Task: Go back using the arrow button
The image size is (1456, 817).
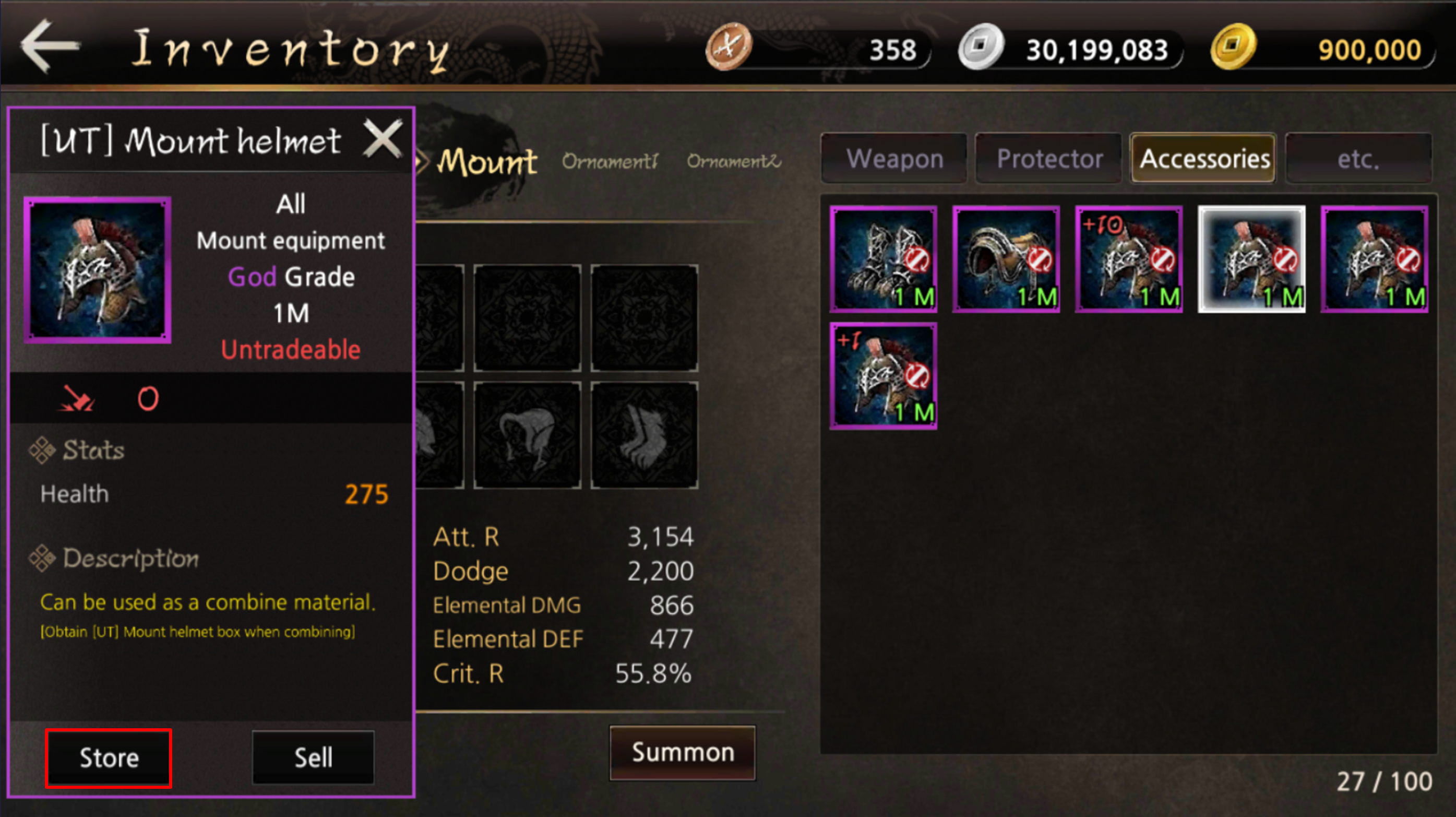Action: coord(50,46)
